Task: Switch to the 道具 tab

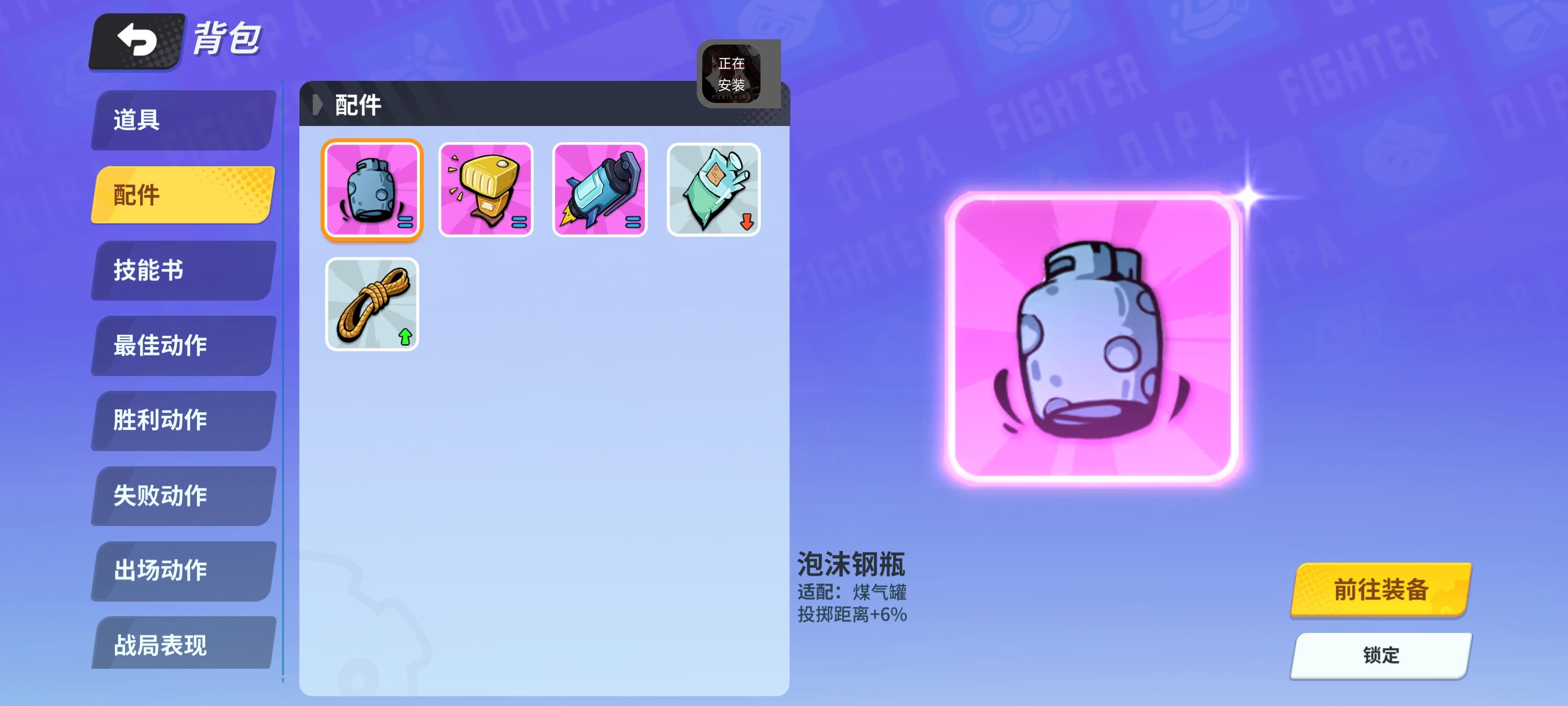Action: (183, 120)
